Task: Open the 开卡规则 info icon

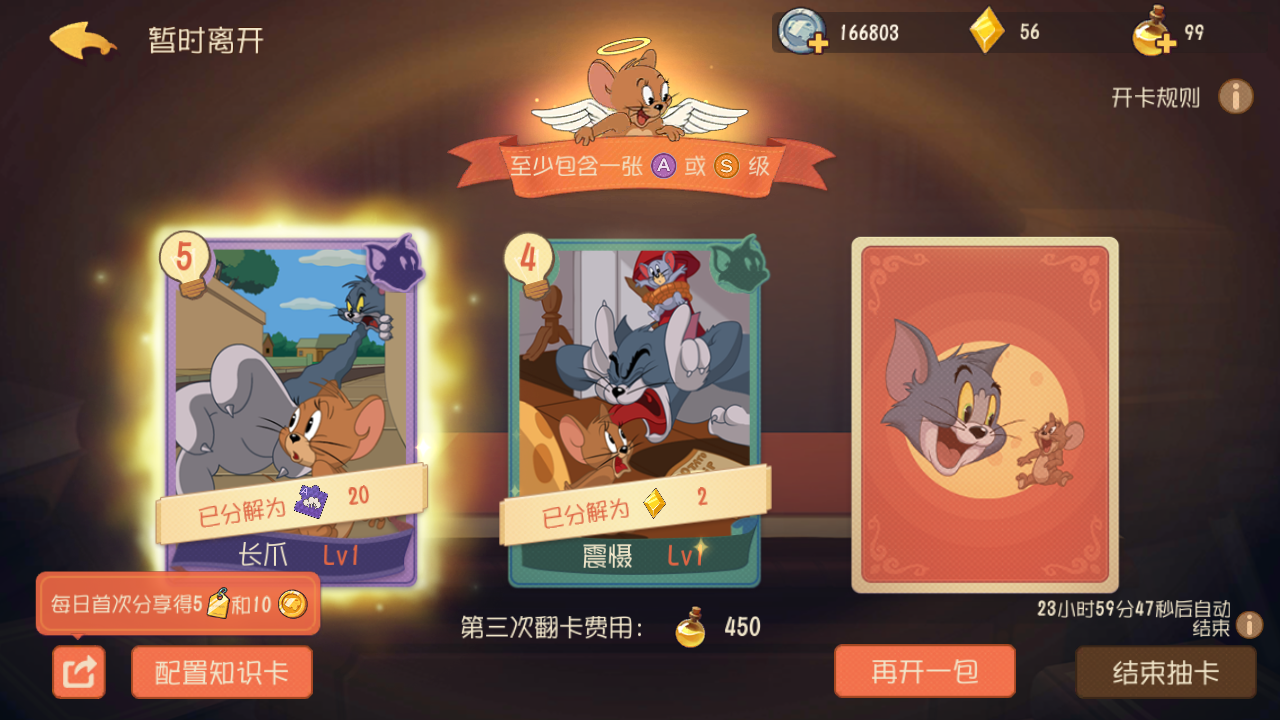Action: pyautogui.click(x=1237, y=96)
